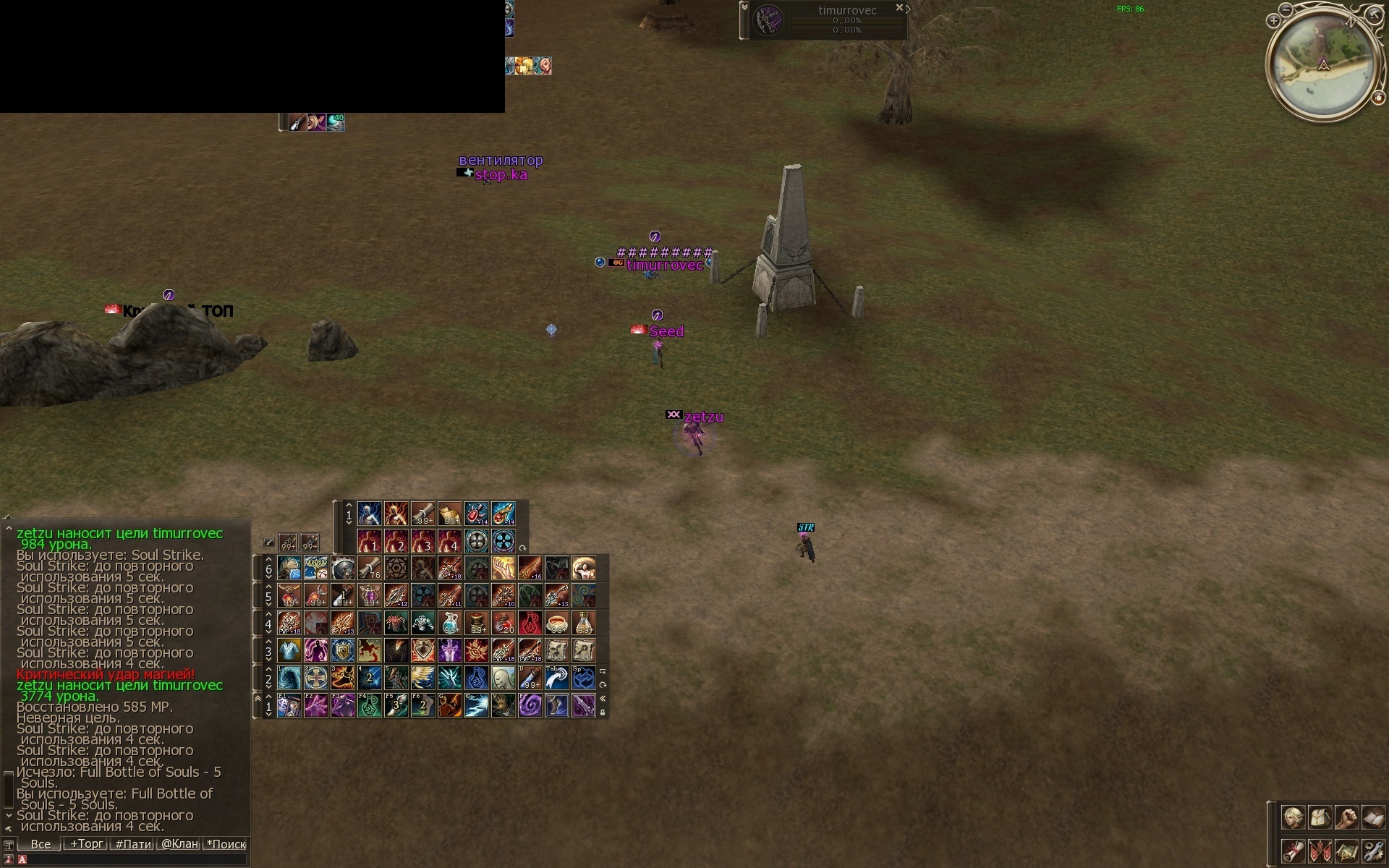
Task: Zoom out the minimap with minus button
Action: coord(1285,10)
